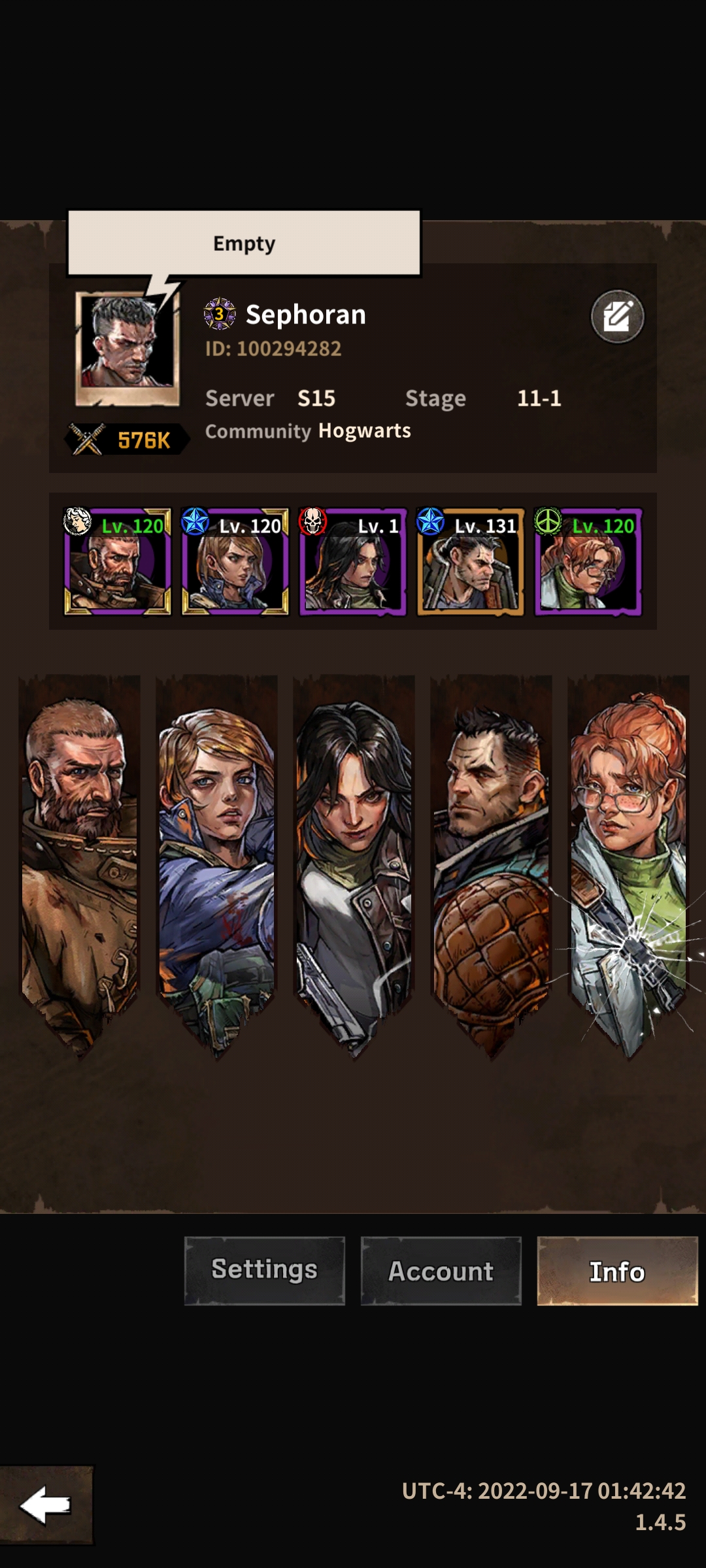Select the Info tab
This screenshot has width=706, height=1568.
617,1271
